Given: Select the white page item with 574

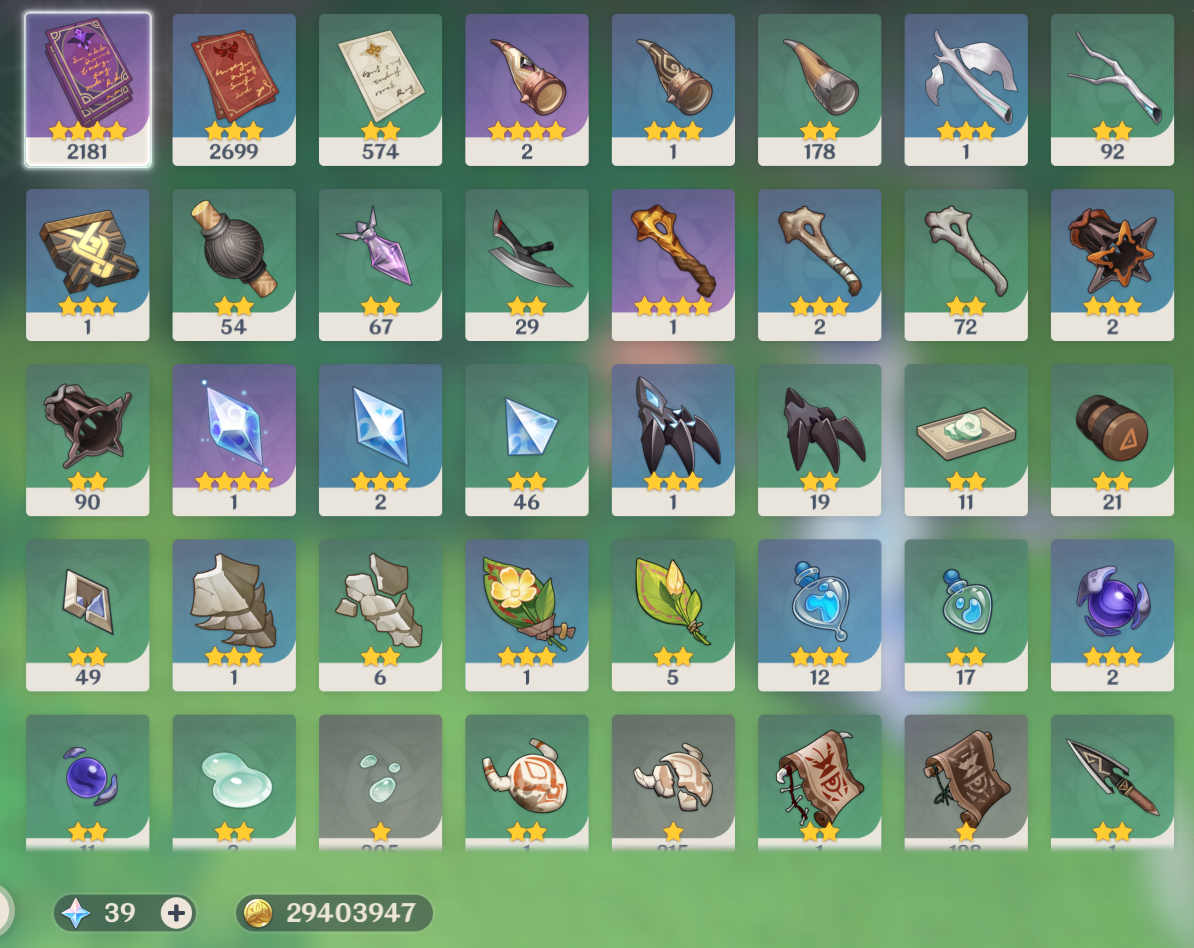Looking at the screenshot, I should [x=380, y=88].
